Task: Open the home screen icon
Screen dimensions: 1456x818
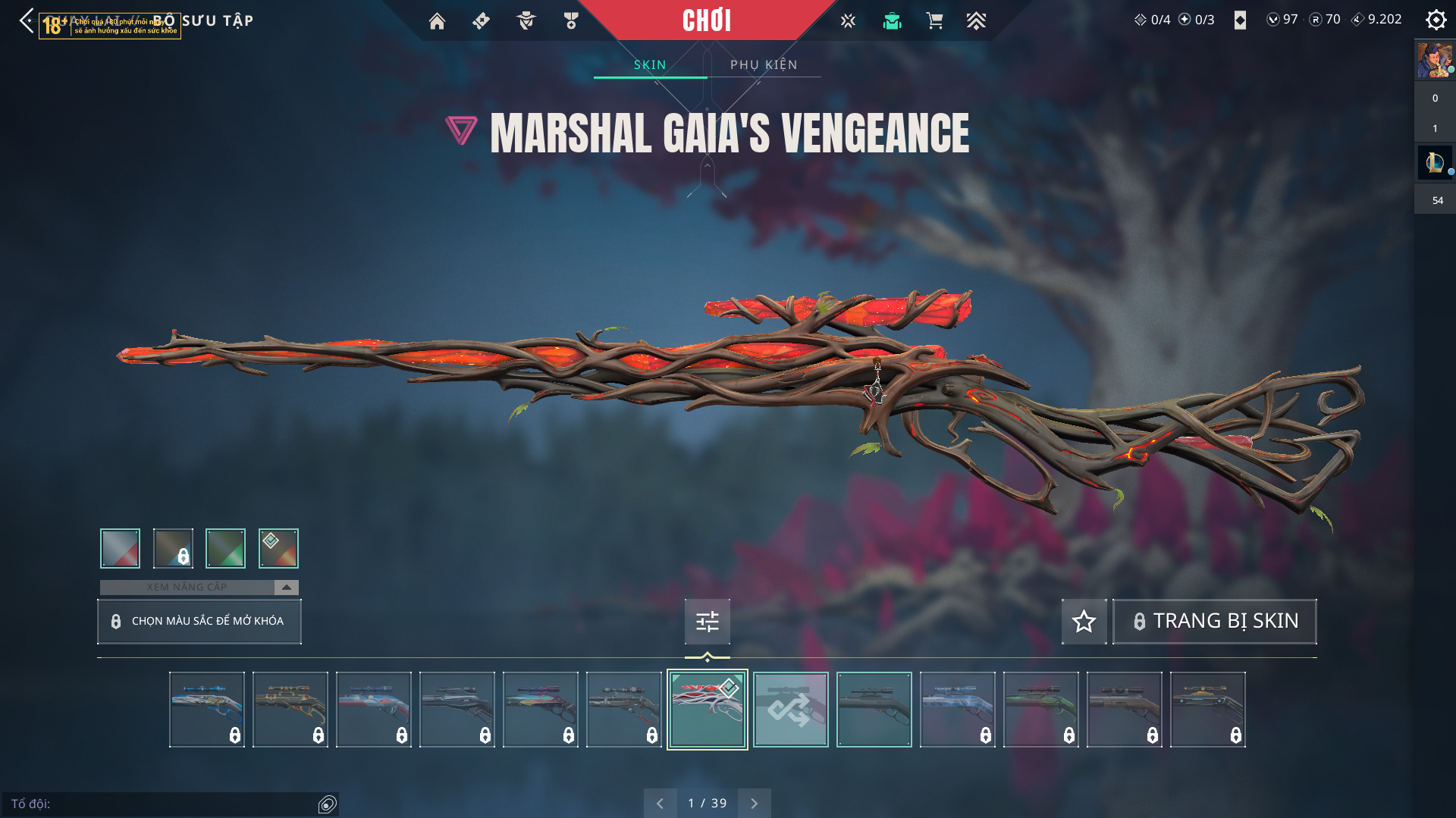Action: [437, 21]
